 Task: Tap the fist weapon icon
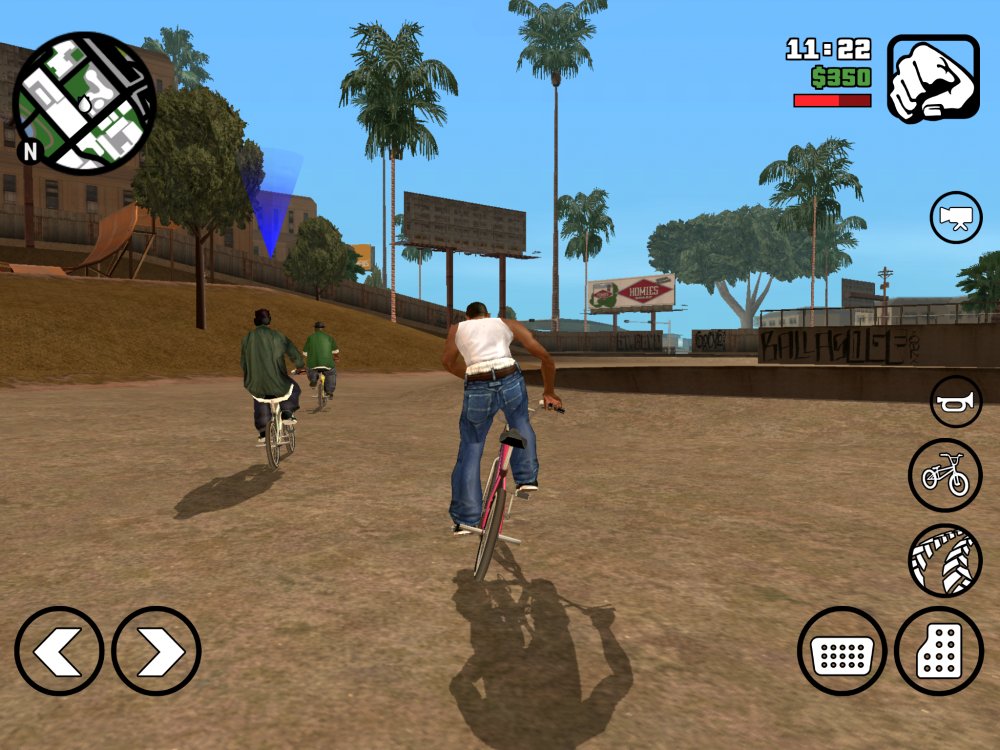933,79
